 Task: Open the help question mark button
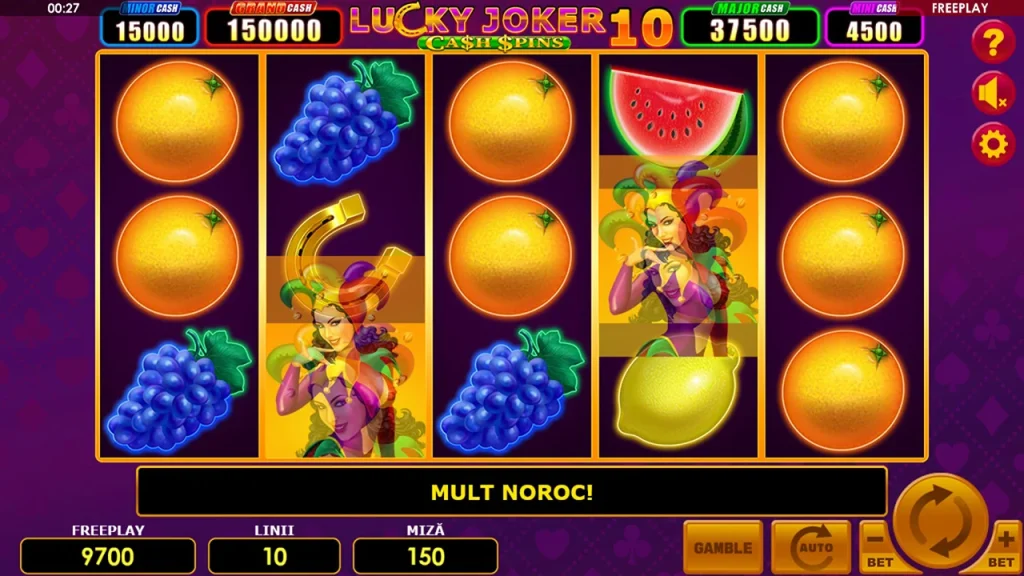click(x=993, y=42)
